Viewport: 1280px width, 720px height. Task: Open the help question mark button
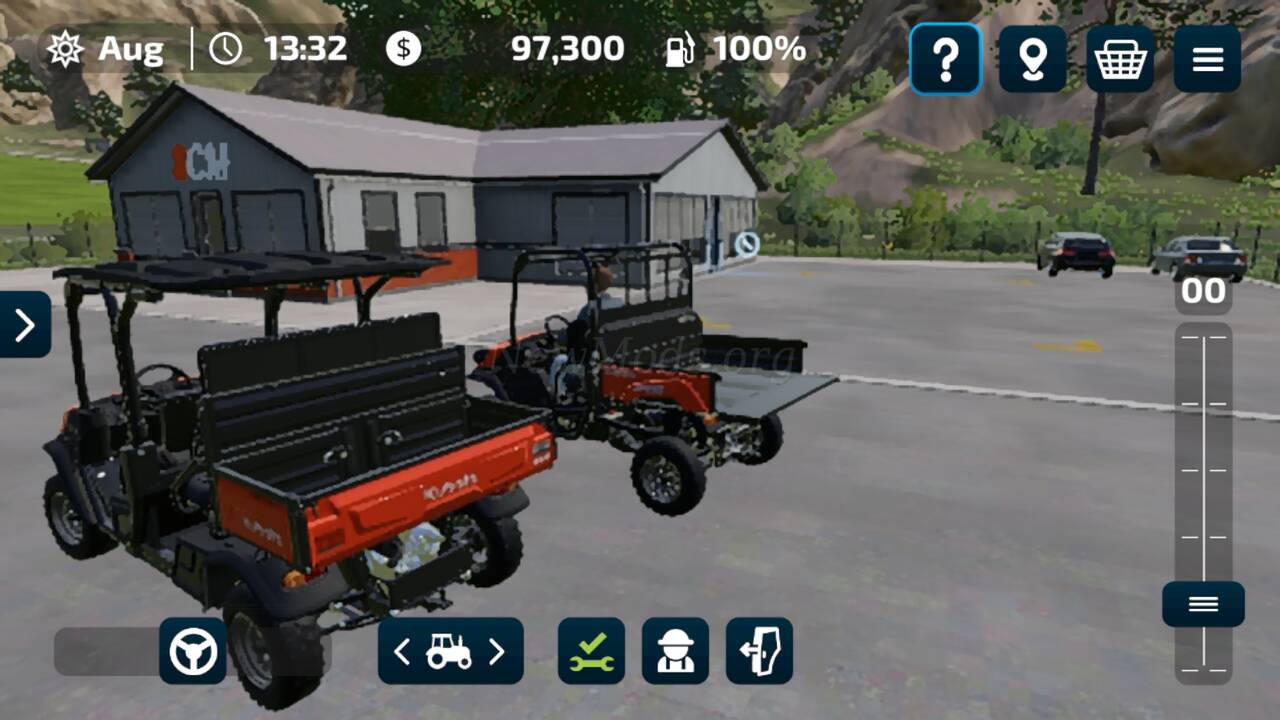click(x=945, y=60)
